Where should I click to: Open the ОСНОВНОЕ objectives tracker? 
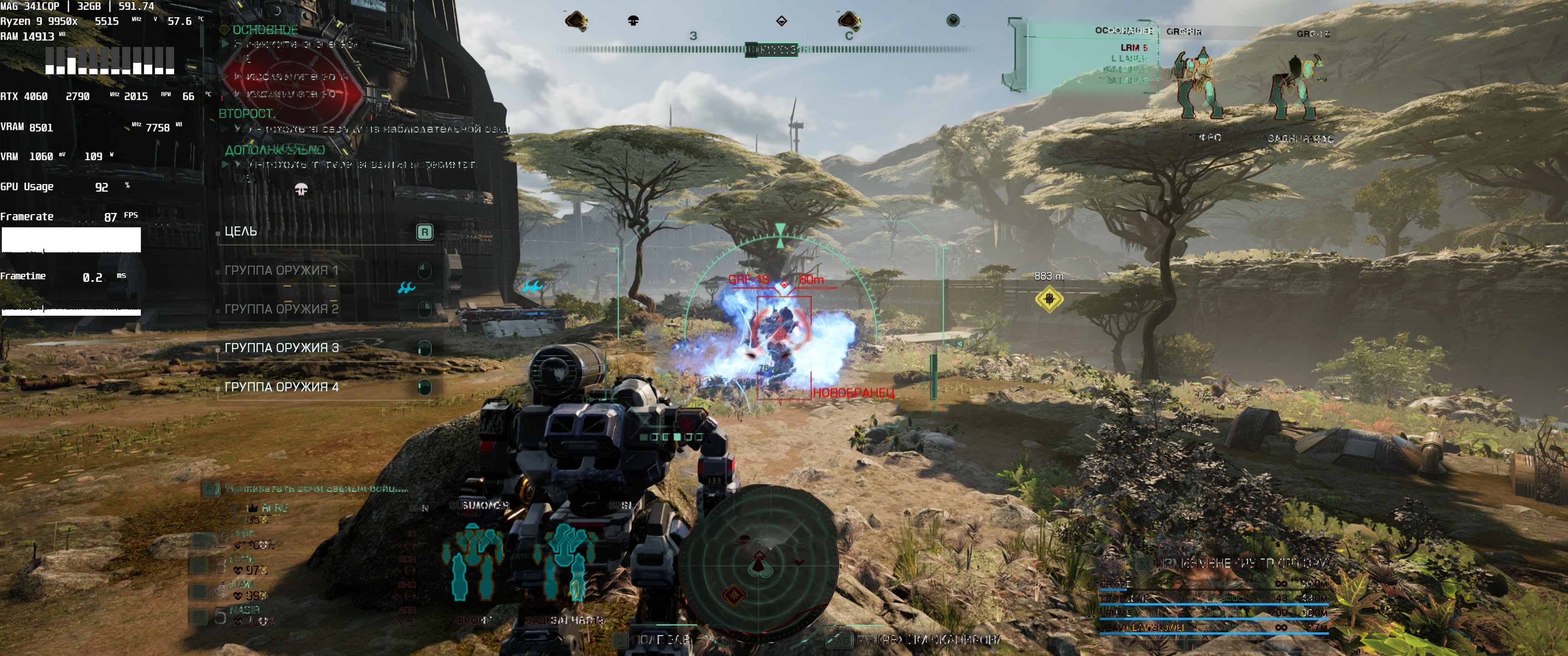(x=265, y=30)
